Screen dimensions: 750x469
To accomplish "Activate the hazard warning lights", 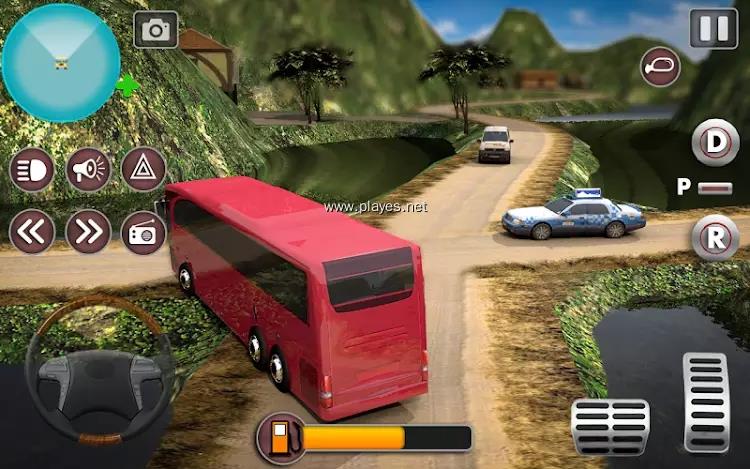I will point(143,170).
